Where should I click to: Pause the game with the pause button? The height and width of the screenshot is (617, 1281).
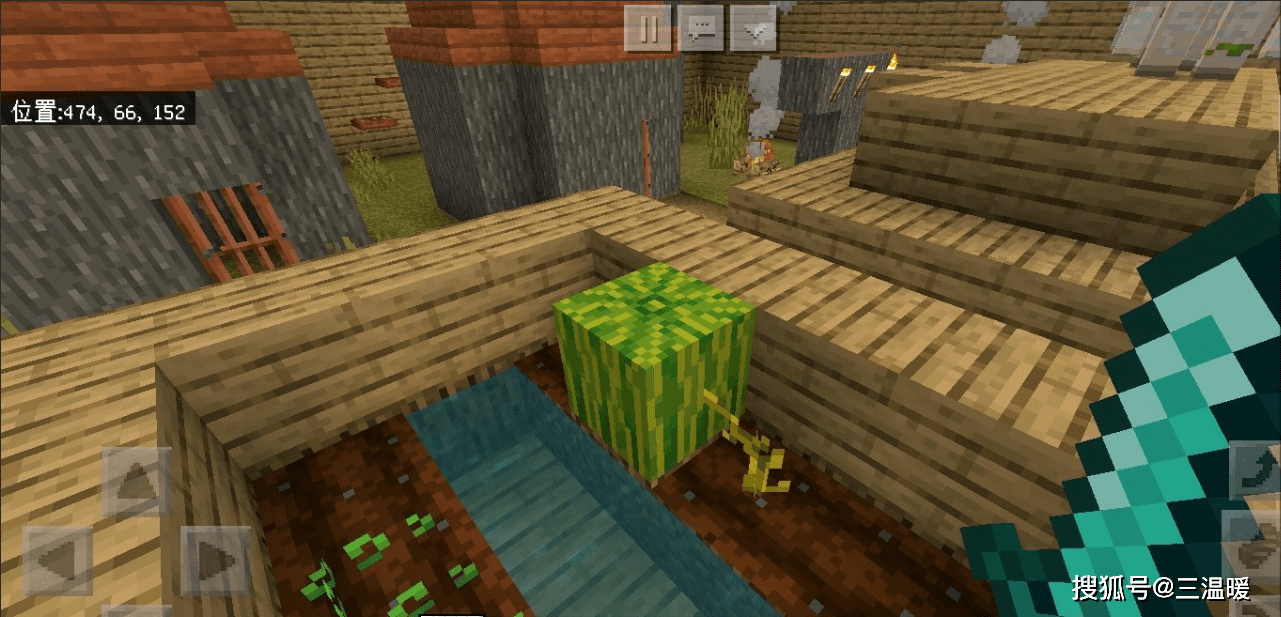point(648,28)
